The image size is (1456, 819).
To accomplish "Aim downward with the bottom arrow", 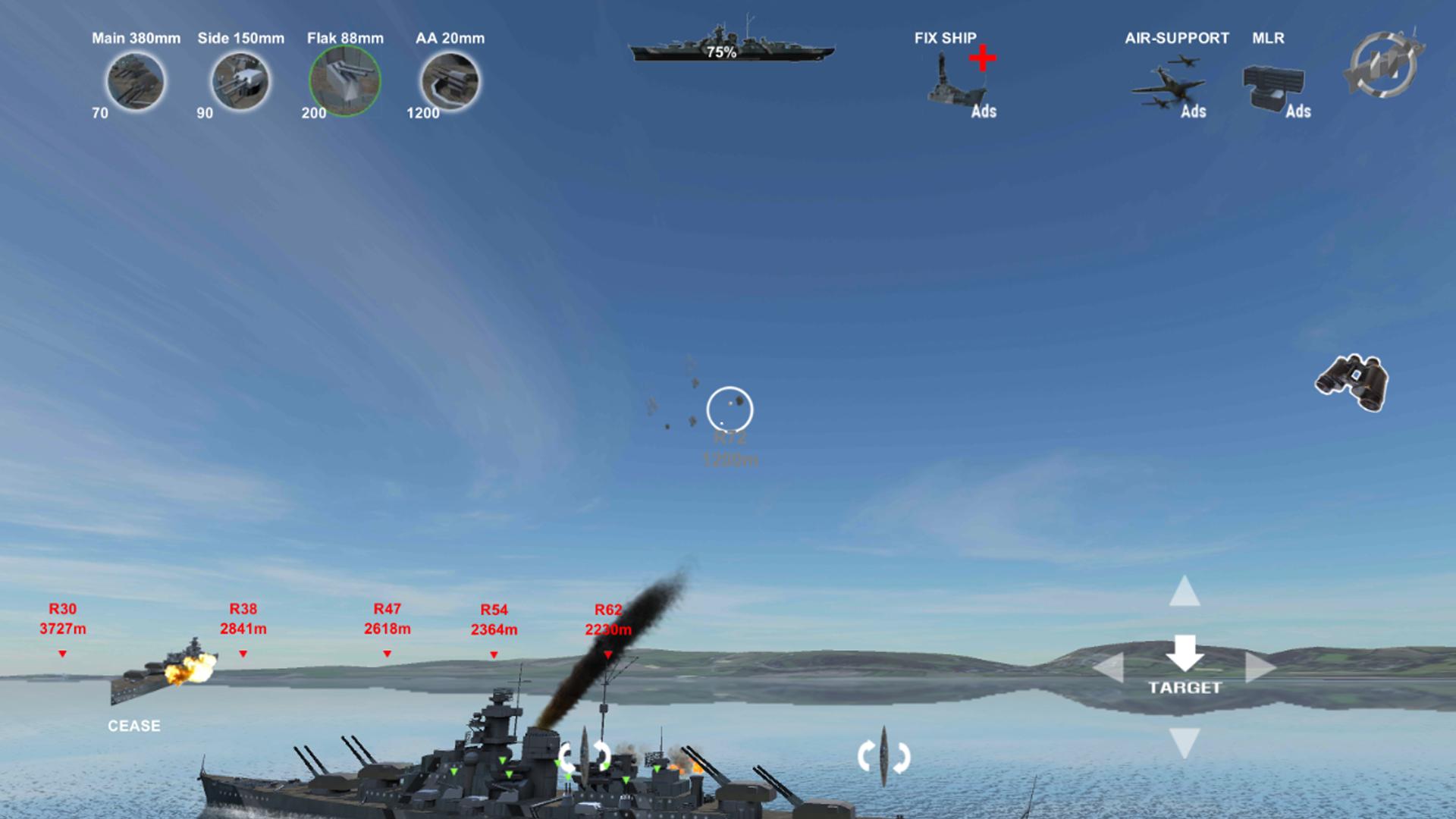I will tap(1185, 742).
